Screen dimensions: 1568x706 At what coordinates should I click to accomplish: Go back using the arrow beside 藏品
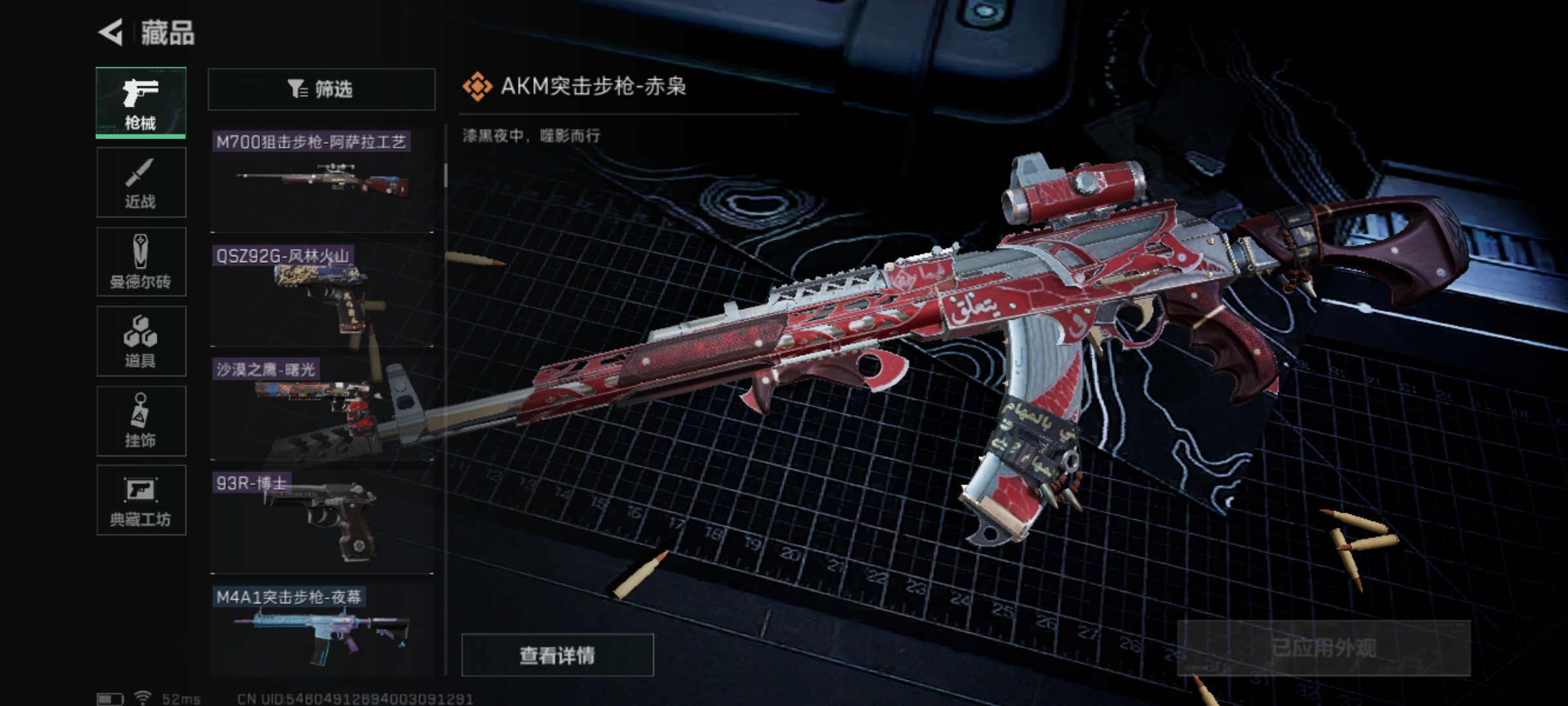[111, 33]
